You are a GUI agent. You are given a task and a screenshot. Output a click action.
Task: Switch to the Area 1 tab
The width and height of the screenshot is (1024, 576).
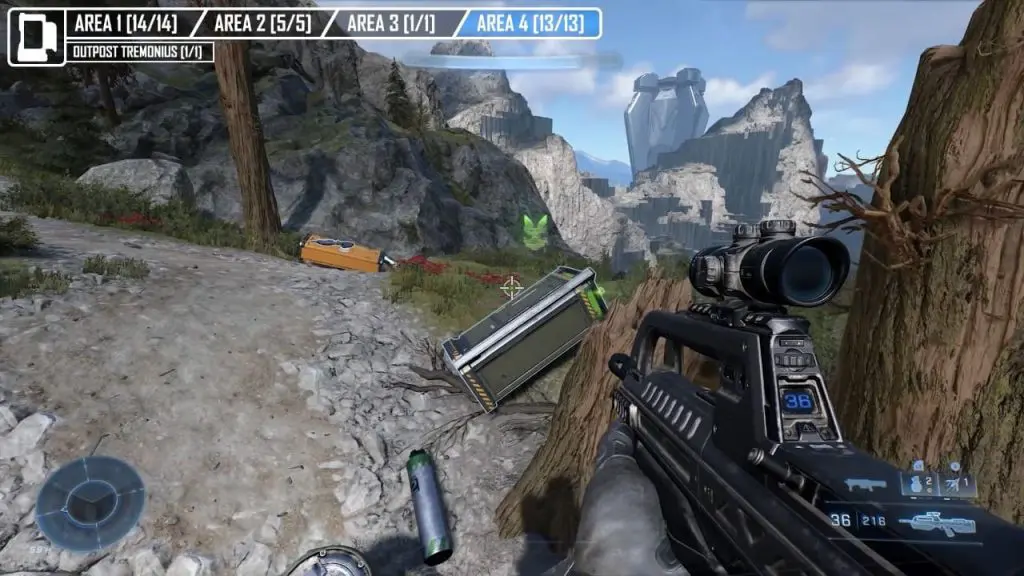tap(126, 23)
